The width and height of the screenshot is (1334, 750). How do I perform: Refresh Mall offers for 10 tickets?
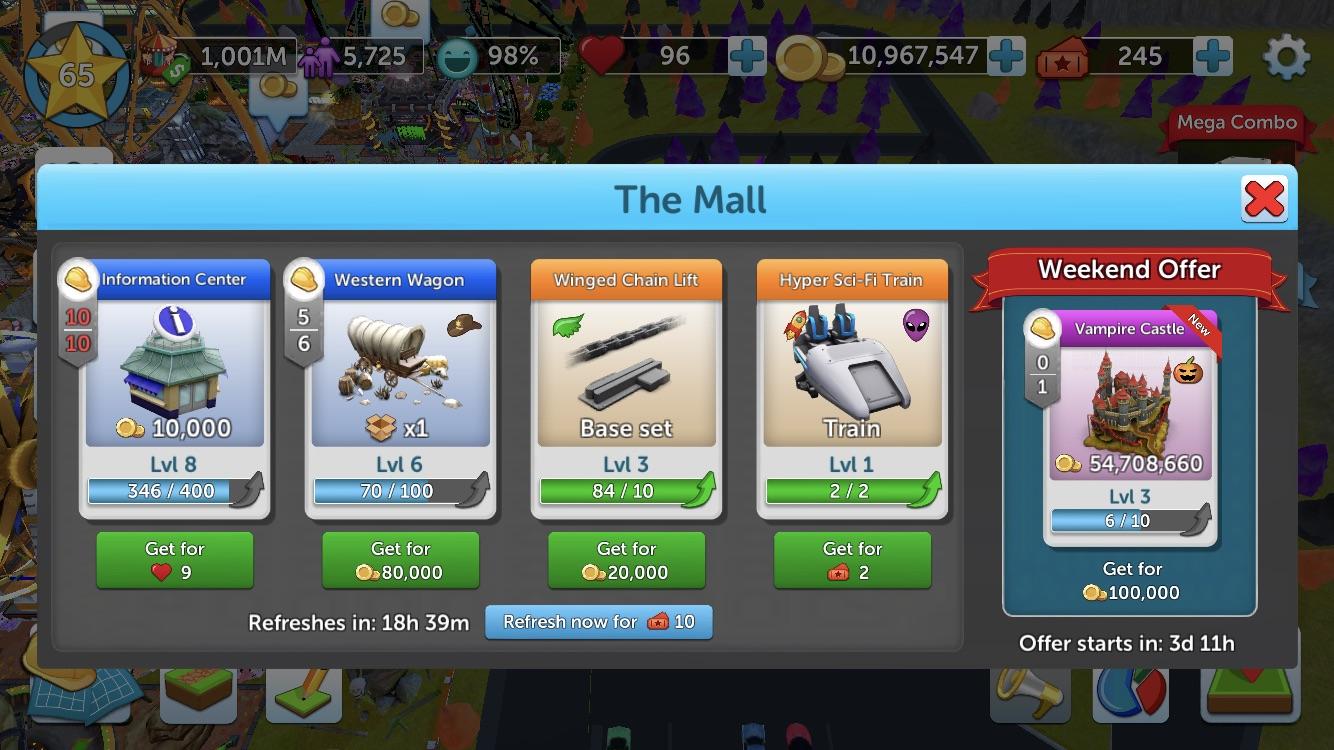[598, 622]
